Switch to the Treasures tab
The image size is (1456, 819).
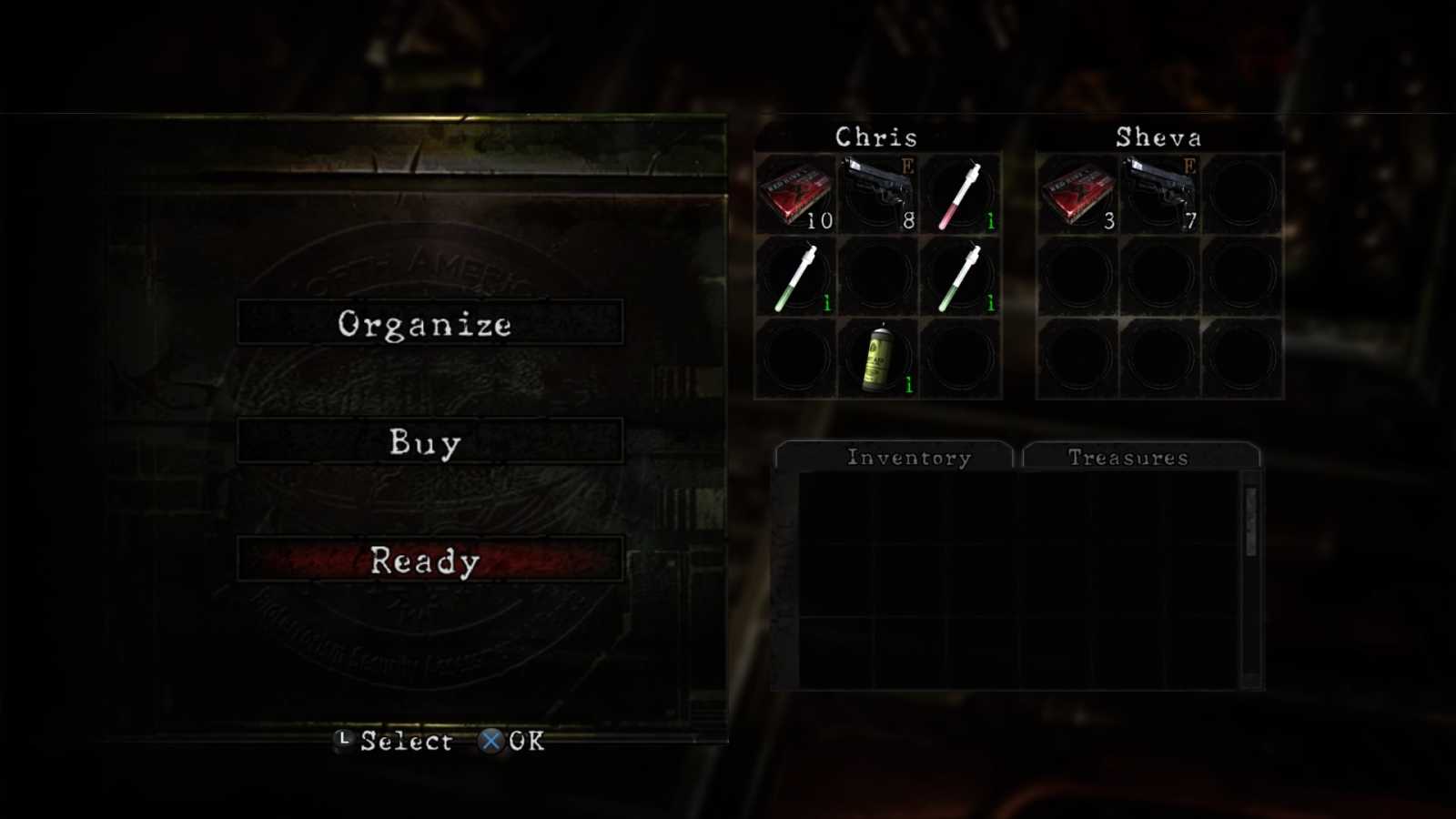[x=1128, y=458]
